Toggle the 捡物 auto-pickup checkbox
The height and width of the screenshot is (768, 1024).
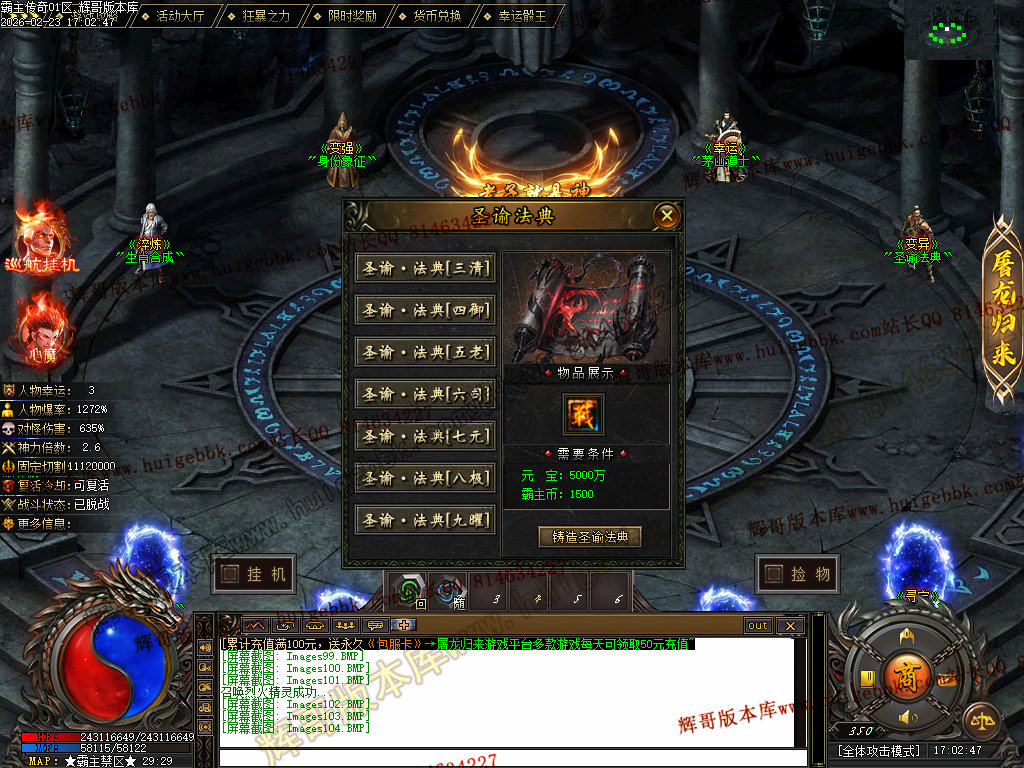point(773,574)
